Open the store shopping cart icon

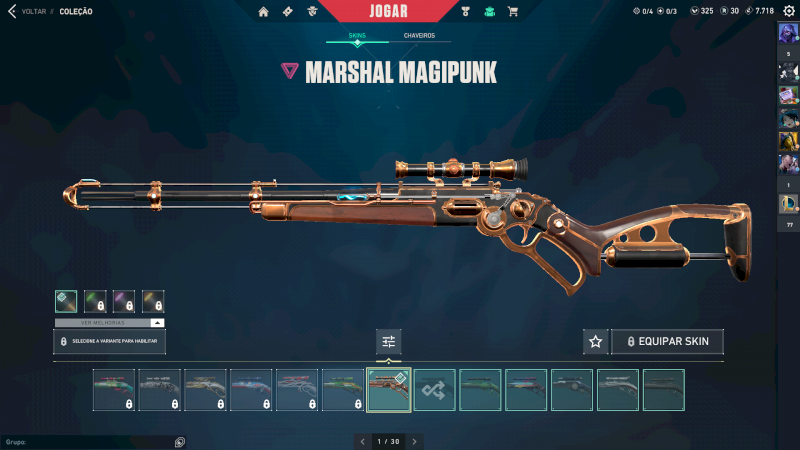(x=513, y=12)
